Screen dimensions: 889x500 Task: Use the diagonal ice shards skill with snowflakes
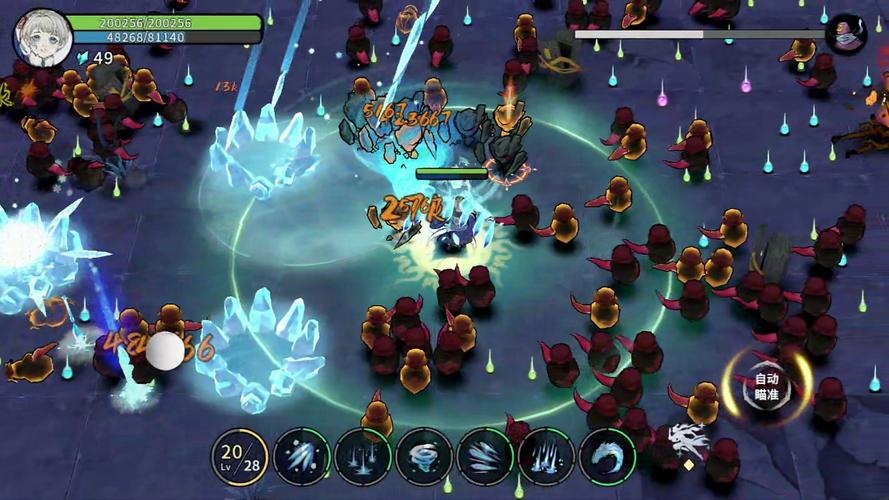[302, 457]
